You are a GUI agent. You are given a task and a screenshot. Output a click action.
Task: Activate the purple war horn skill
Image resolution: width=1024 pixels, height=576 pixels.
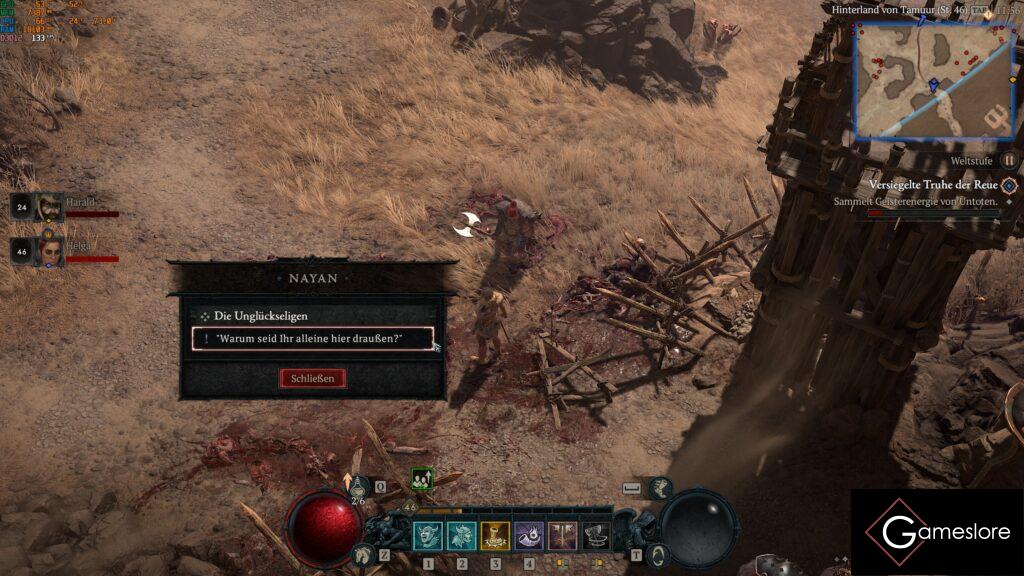click(529, 537)
